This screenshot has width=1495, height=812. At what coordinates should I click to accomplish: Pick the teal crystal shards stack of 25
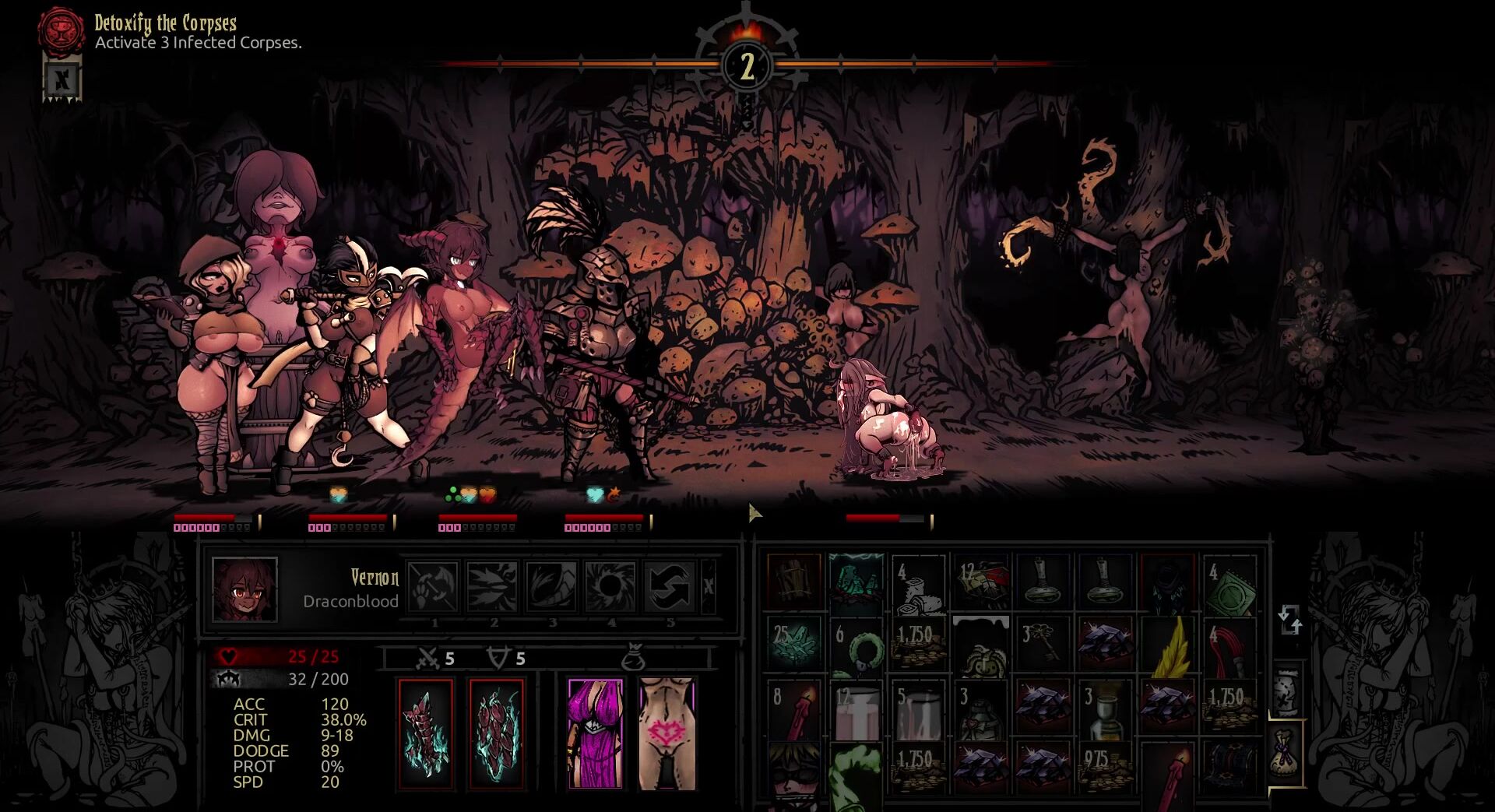point(793,645)
